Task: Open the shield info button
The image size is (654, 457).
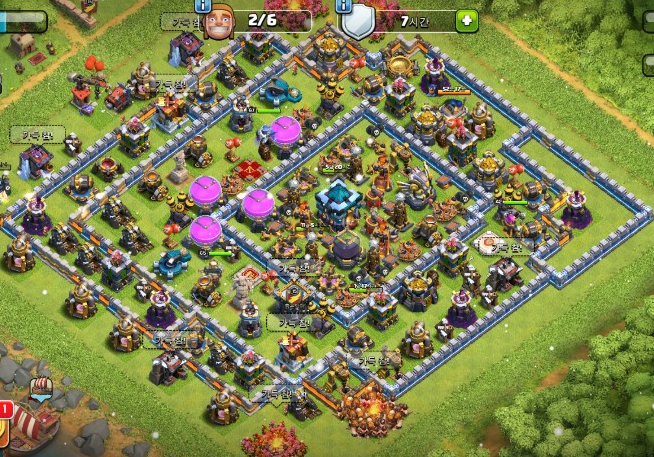Action: (344, 5)
